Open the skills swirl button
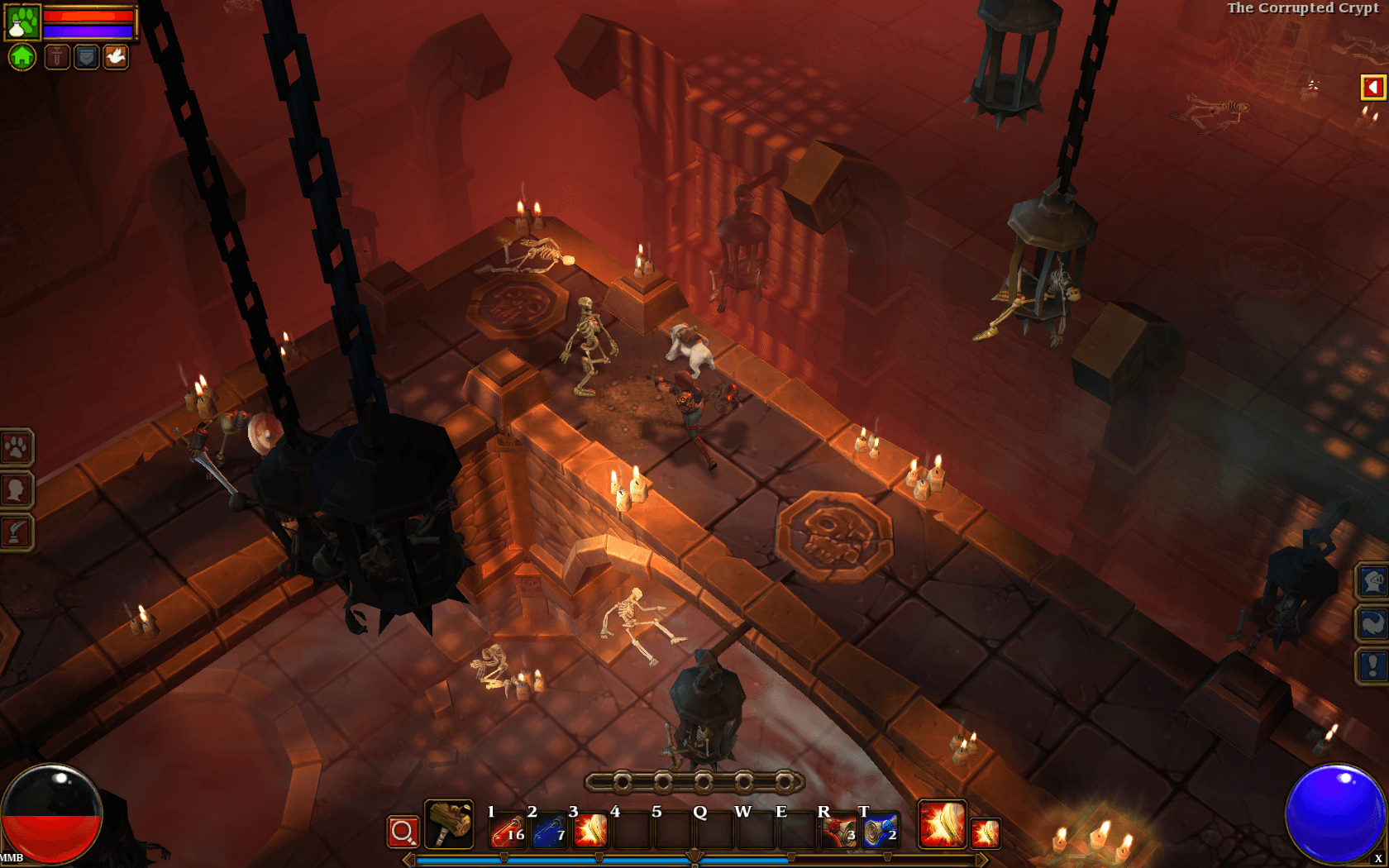 pos(1372,623)
